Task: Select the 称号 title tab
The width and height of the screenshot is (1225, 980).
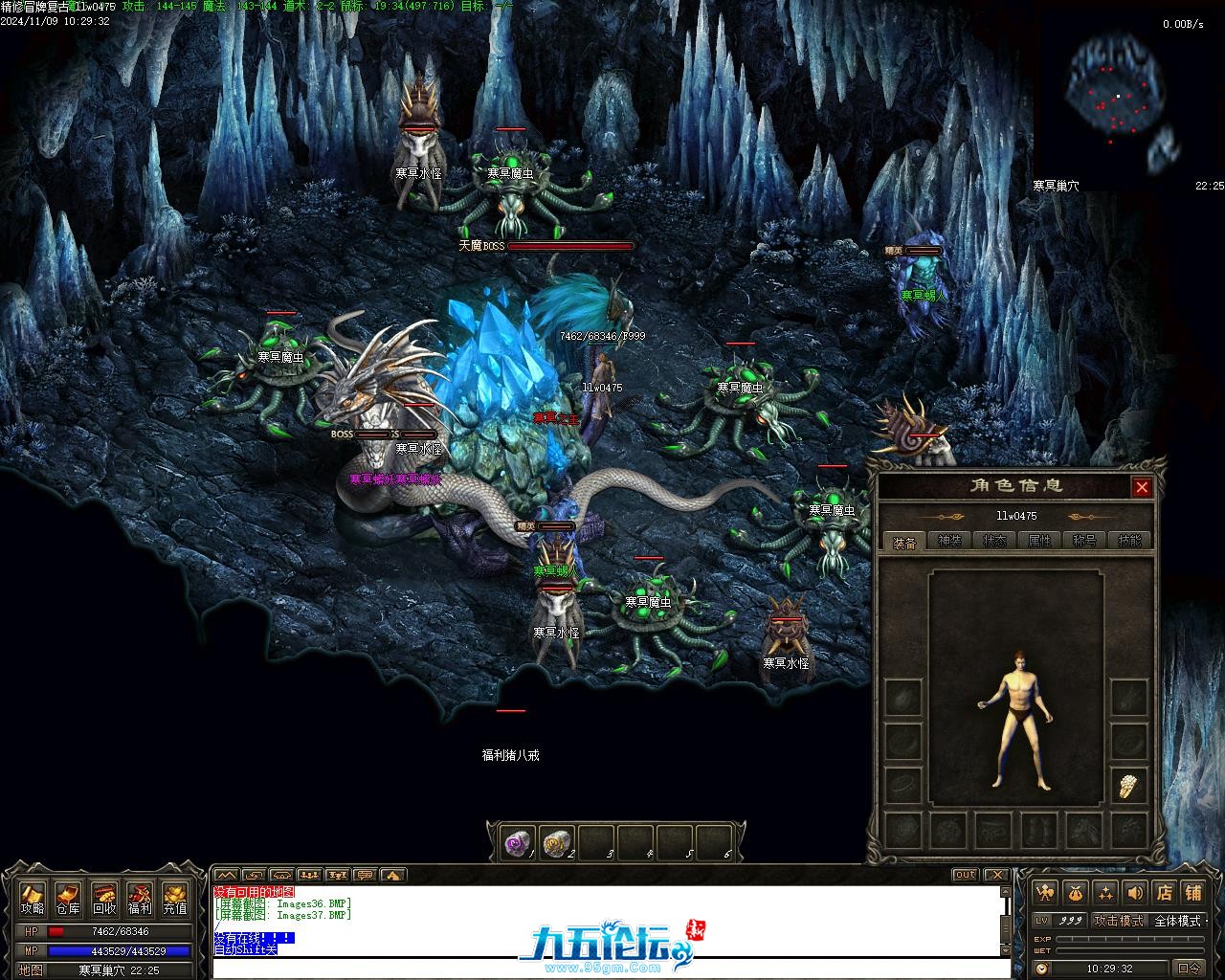Action: tap(1084, 541)
